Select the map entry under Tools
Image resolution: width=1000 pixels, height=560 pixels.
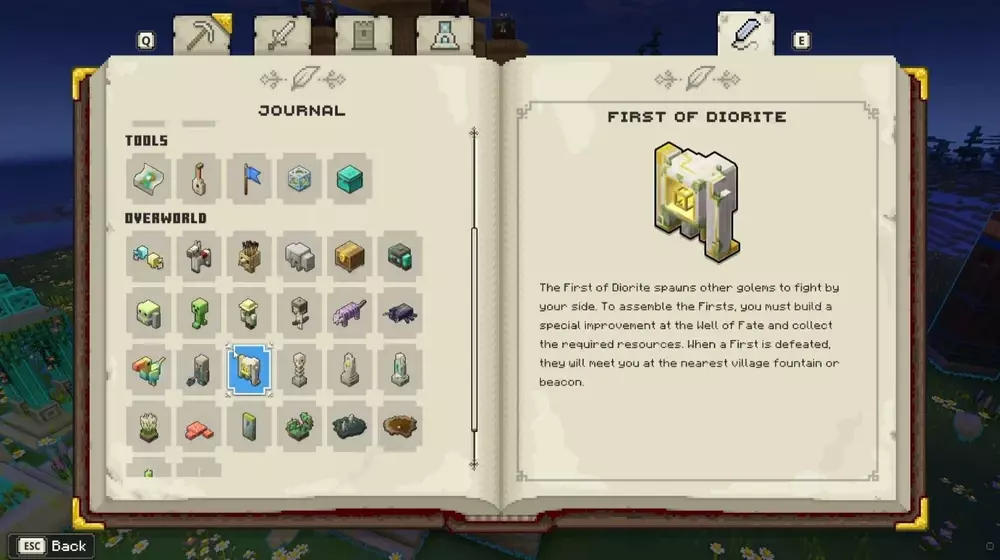[148, 179]
